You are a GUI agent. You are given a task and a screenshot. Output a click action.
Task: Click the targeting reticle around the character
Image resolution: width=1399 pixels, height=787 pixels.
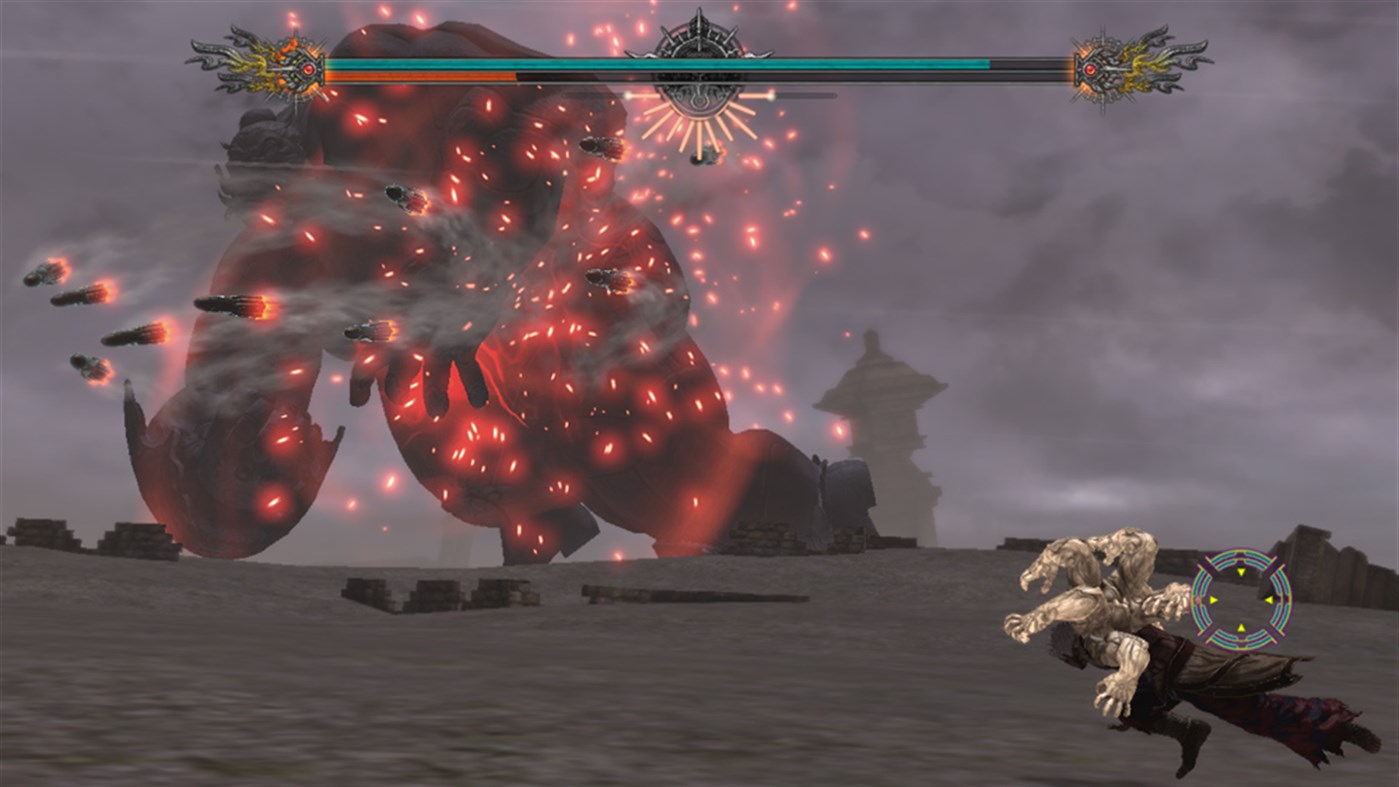pos(1240,600)
